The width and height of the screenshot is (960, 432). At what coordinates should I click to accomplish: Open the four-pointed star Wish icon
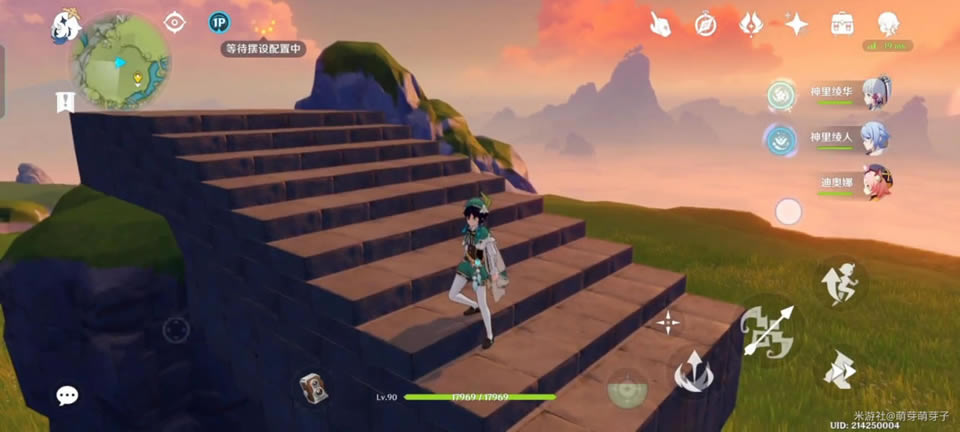click(x=796, y=24)
